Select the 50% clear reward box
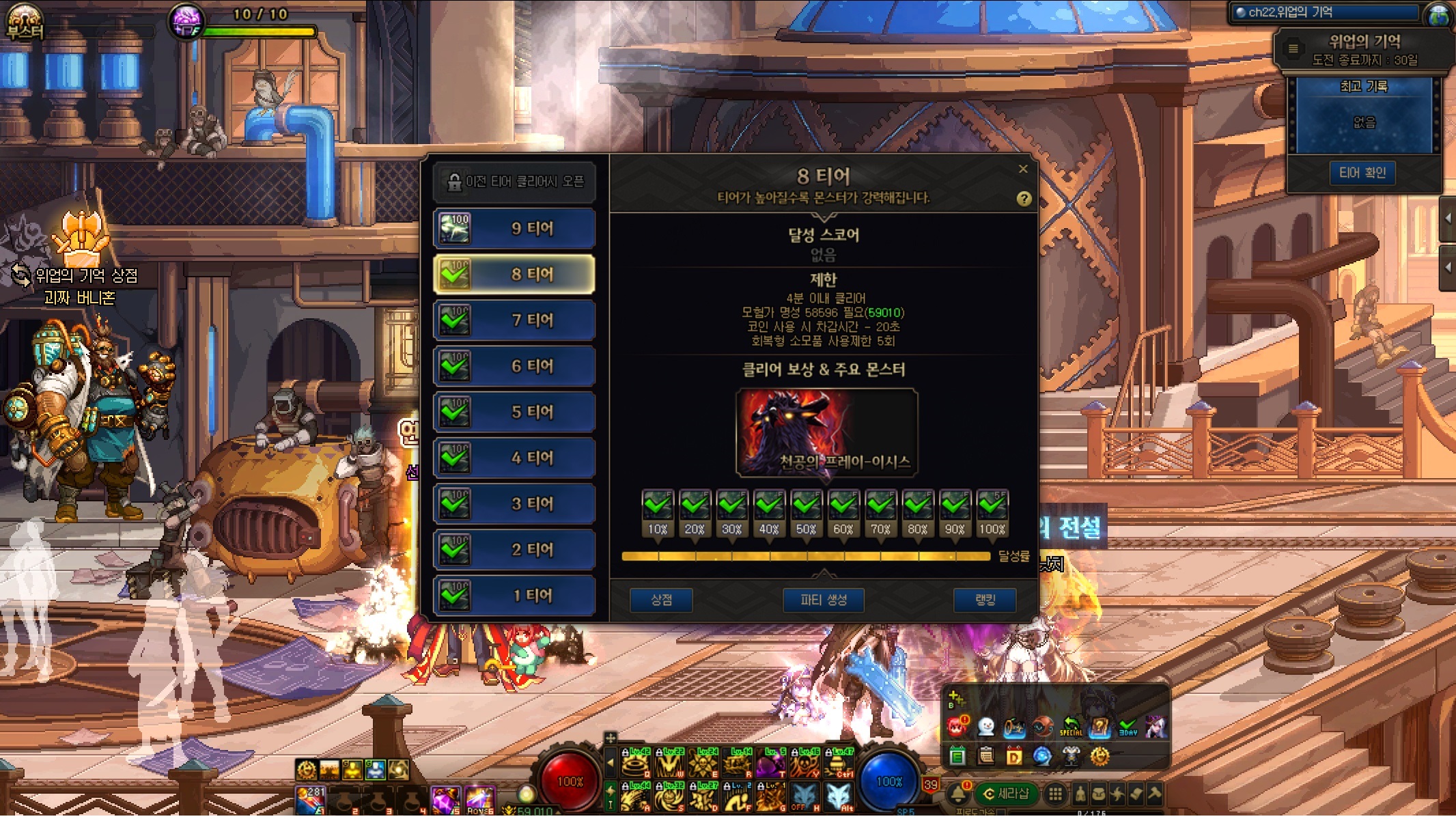 click(806, 506)
